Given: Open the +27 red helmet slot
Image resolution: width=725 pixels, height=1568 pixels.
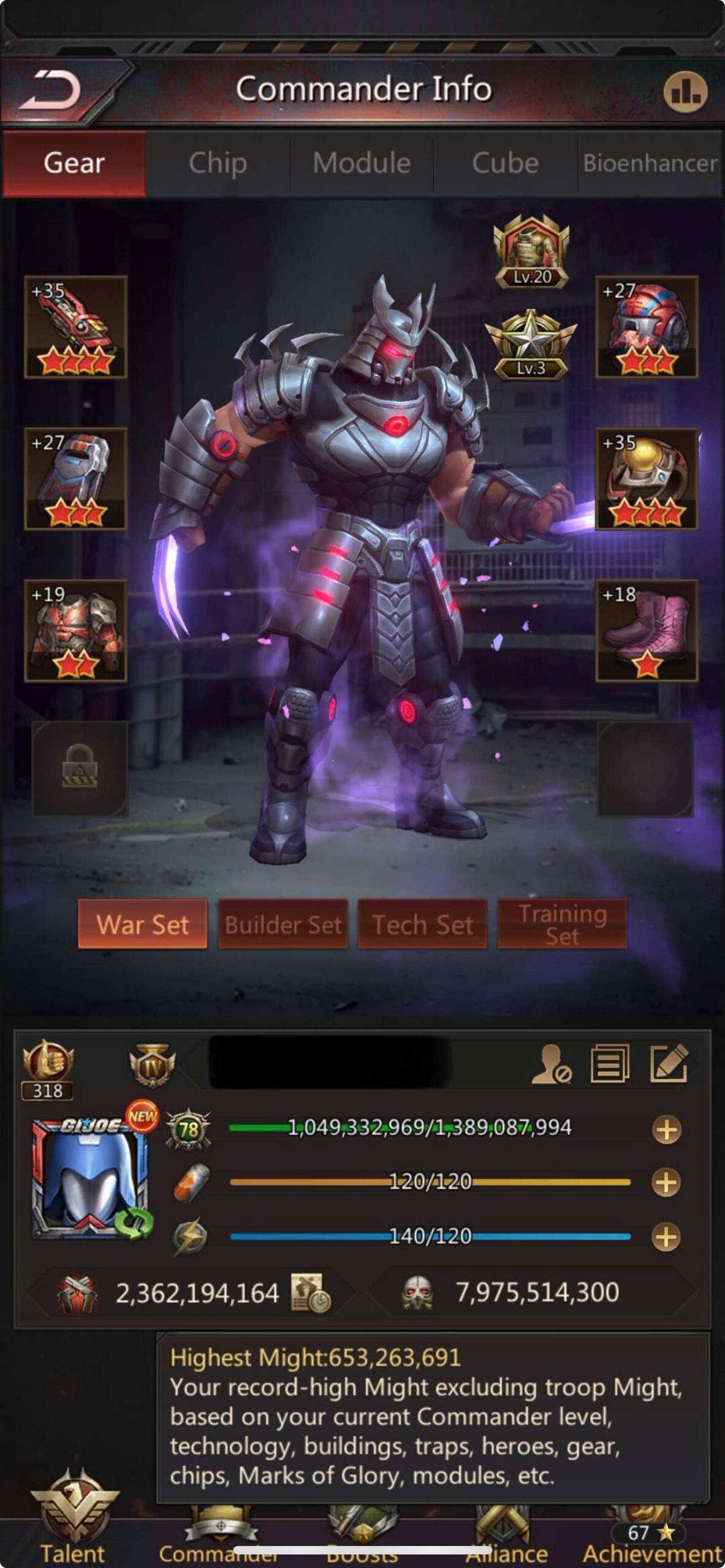Looking at the screenshot, I should (647, 327).
